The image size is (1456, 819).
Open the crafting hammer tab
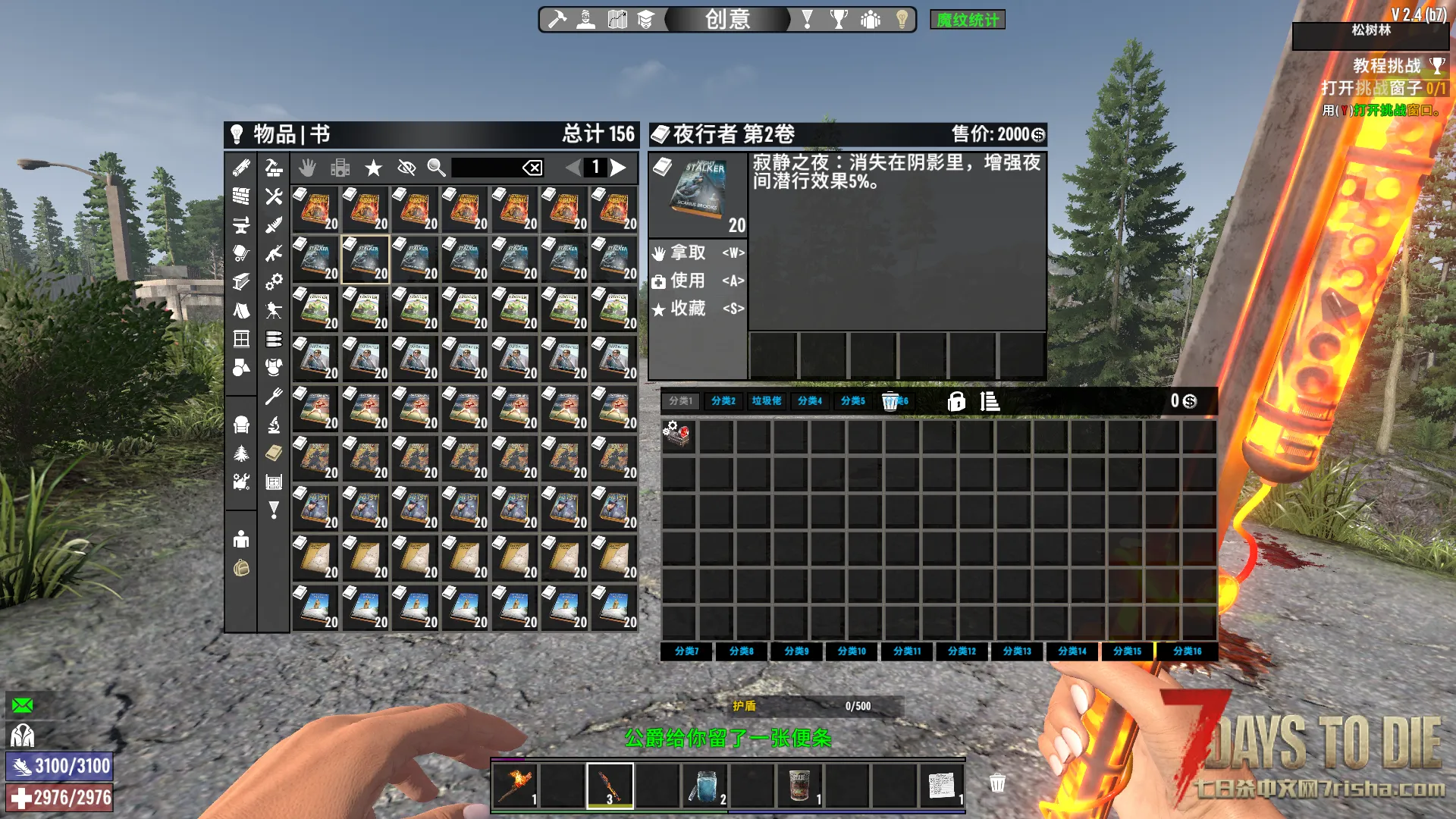coord(557,19)
